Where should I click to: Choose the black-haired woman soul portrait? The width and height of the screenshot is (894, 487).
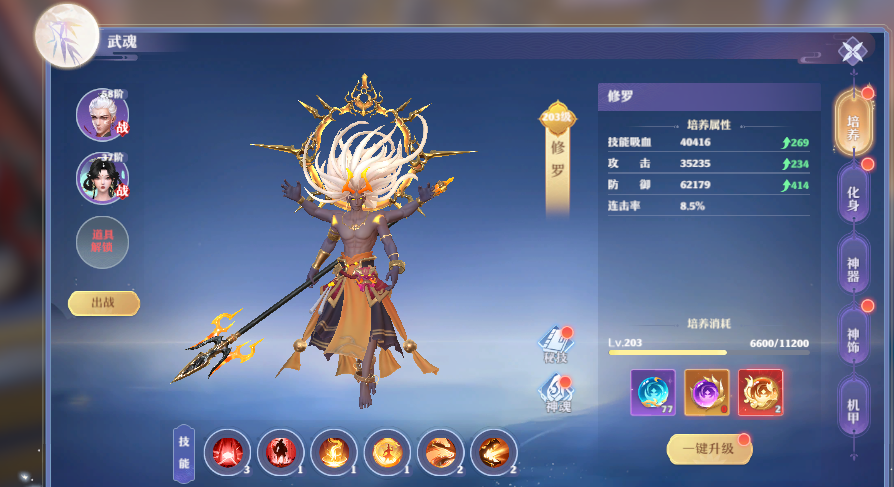click(x=102, y=178)
